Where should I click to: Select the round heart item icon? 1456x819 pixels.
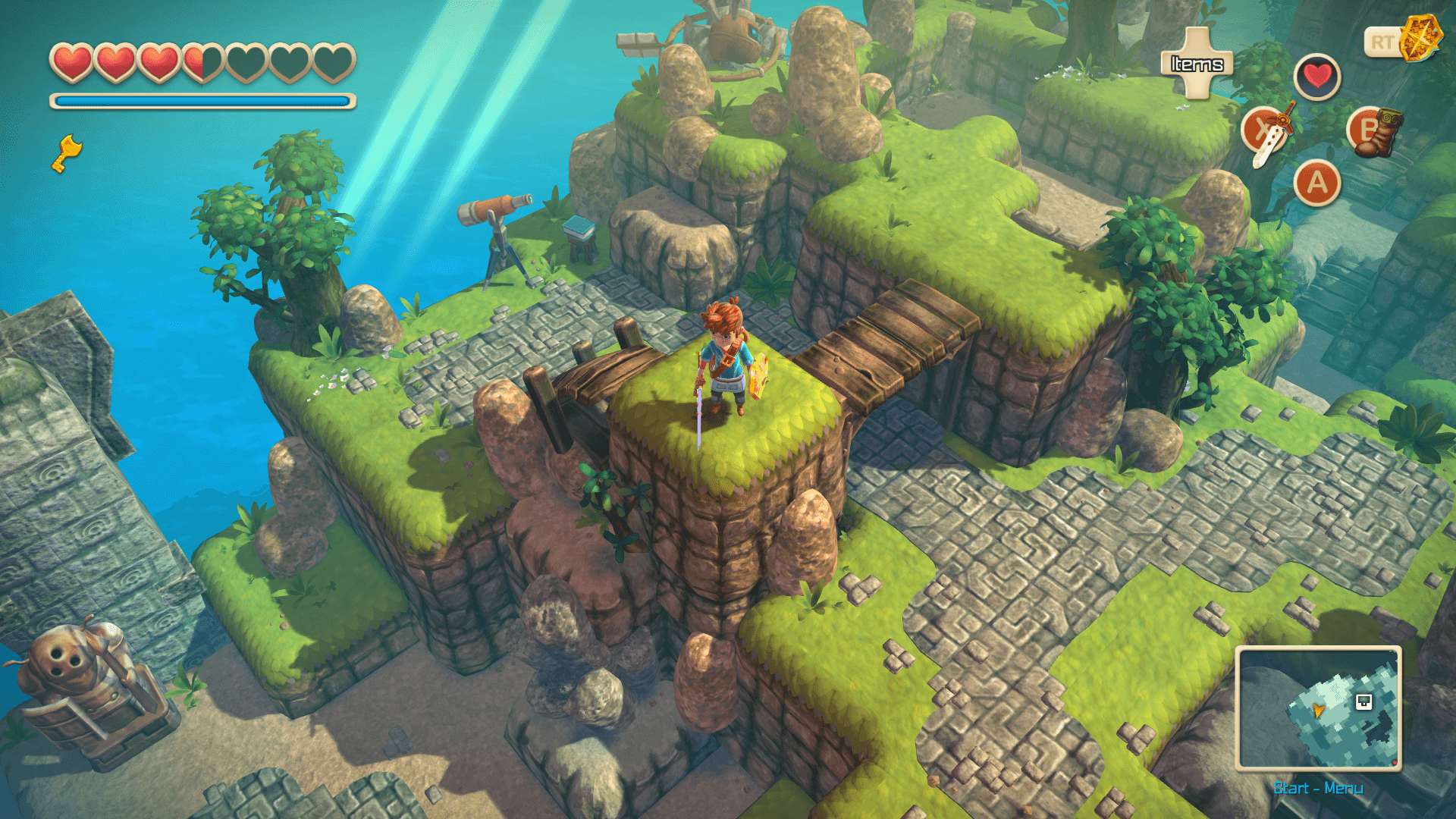pos(1317,77)
